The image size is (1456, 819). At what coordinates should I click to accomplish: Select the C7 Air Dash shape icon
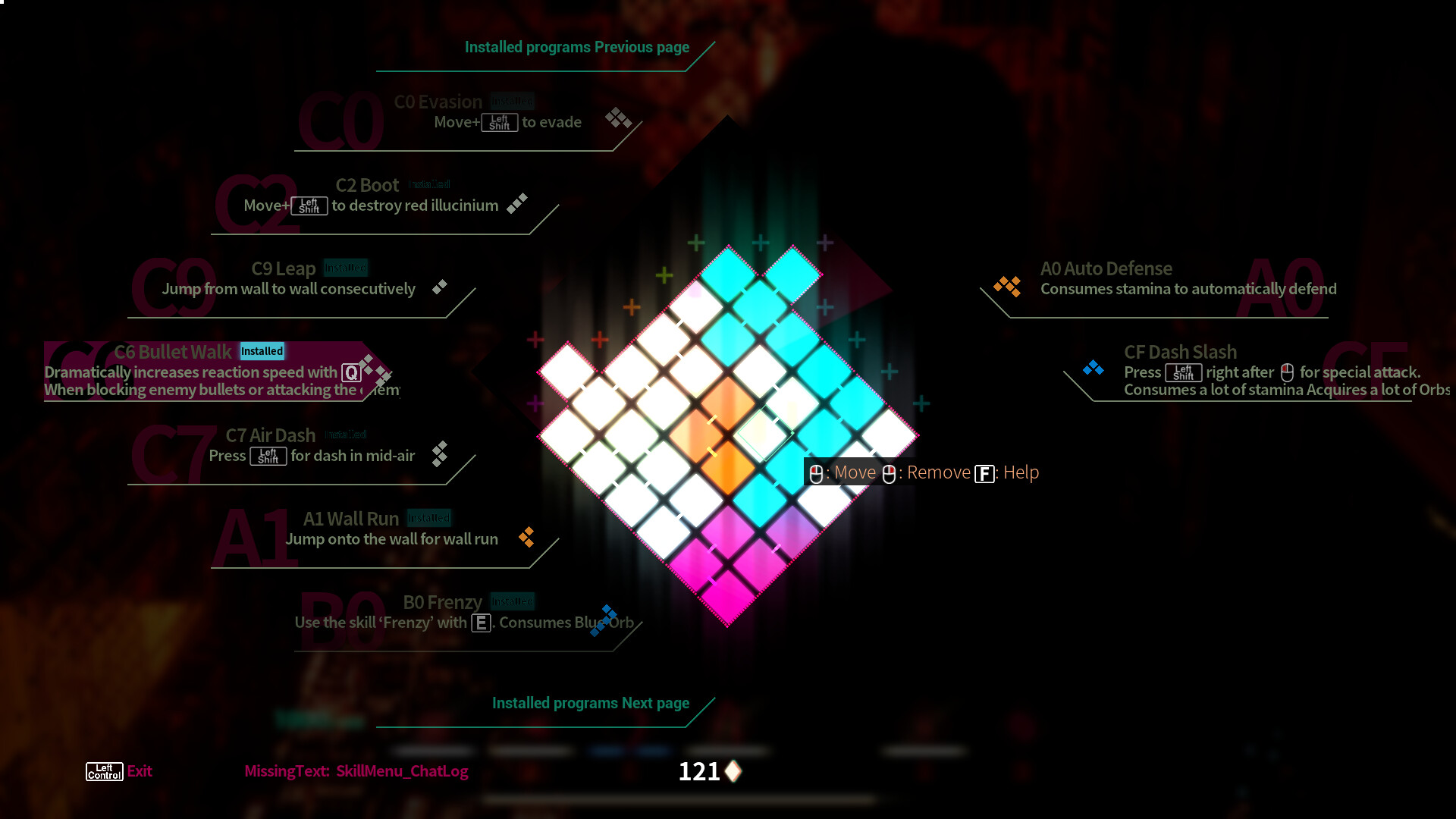[x=440, y=454]
